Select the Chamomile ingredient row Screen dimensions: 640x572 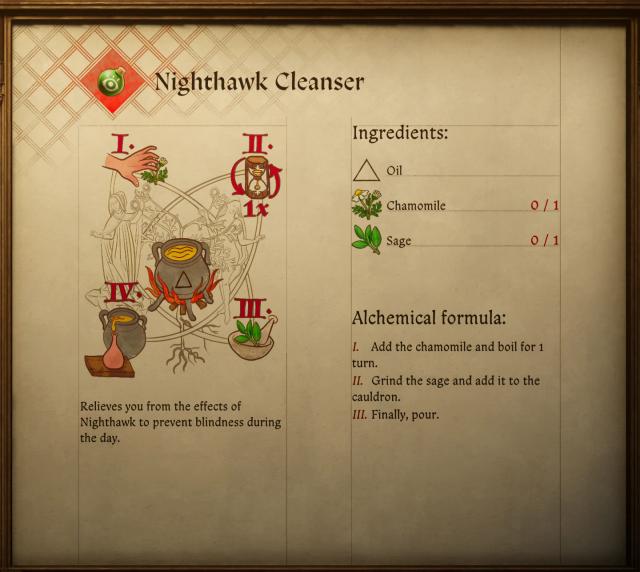tap(455, 206)
